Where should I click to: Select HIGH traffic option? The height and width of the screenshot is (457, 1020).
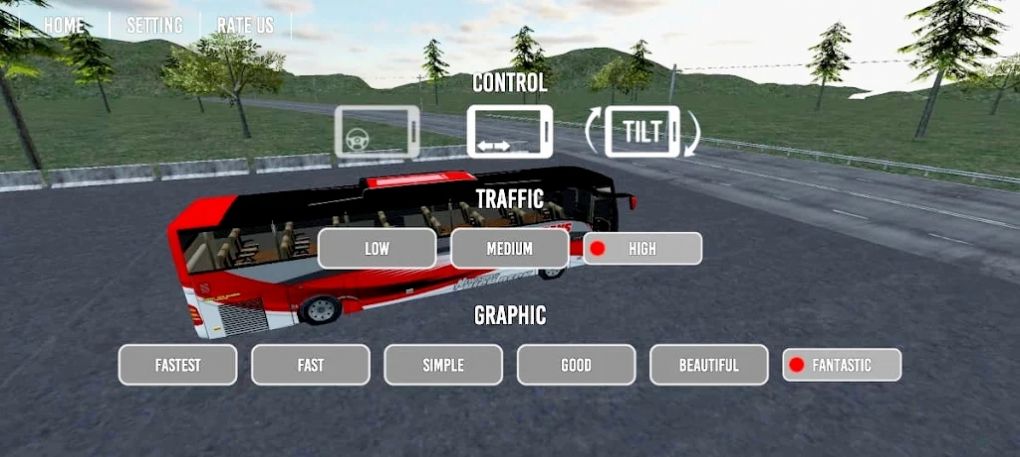coord(642,249)
